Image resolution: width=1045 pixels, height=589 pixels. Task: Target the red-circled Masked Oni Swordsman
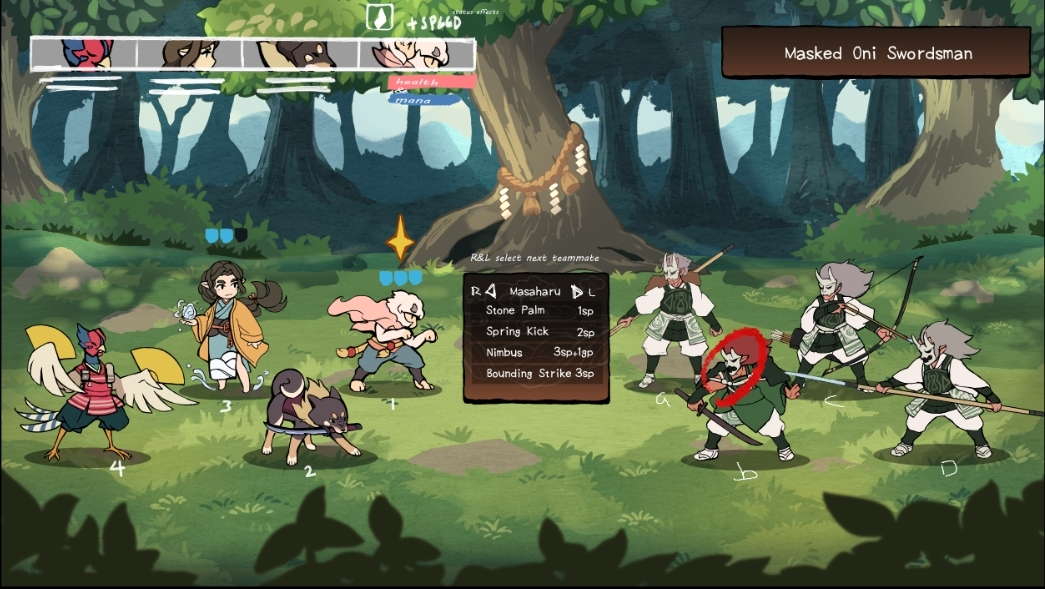point(740,395)
